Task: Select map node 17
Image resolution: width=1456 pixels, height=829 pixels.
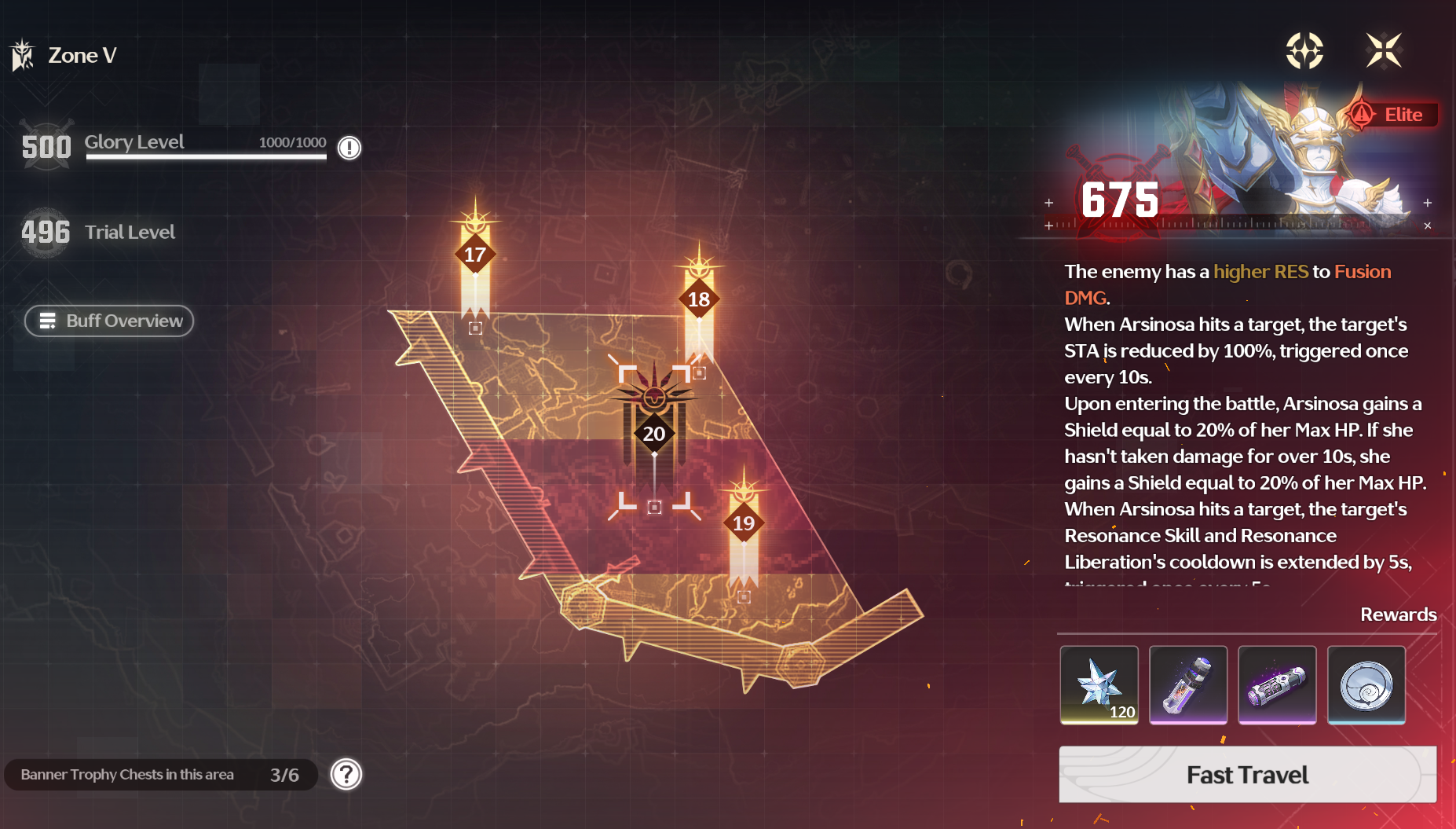Action: 475,255
